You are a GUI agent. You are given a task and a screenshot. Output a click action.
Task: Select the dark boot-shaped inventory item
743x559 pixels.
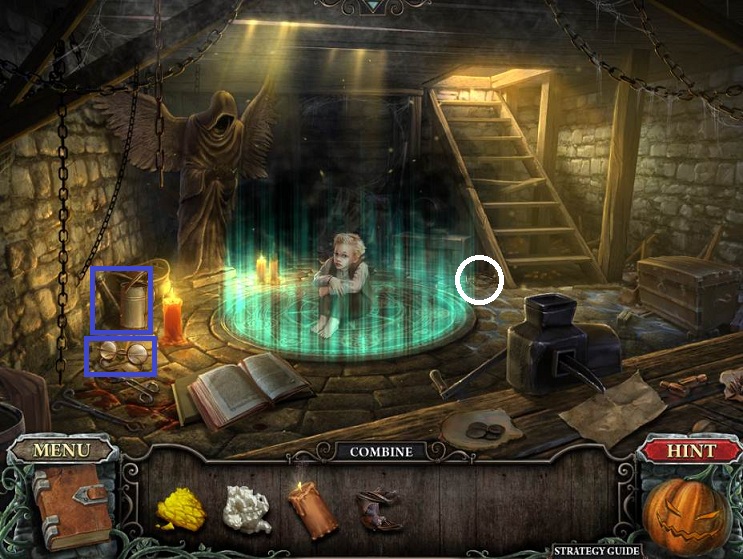(378, 507)
